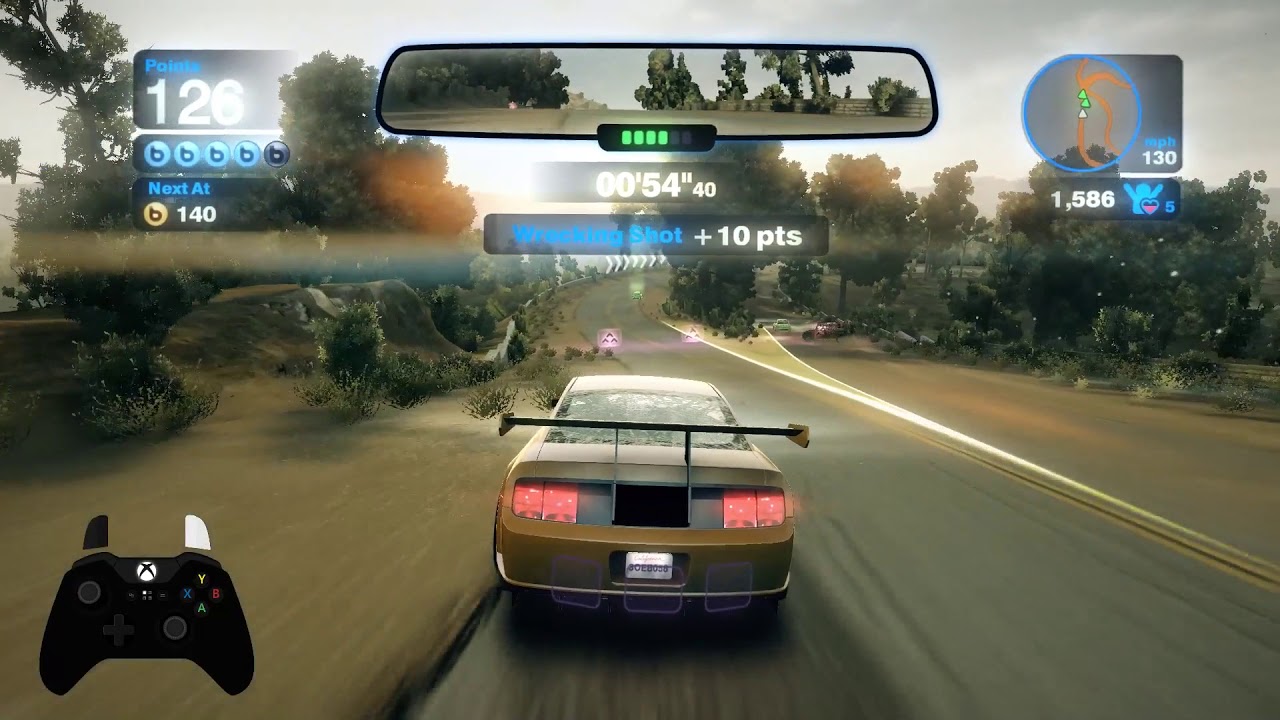This screenshot has width=1280, height=720.
Task: Click the gold orb next to 140
Action: (154, 212)
